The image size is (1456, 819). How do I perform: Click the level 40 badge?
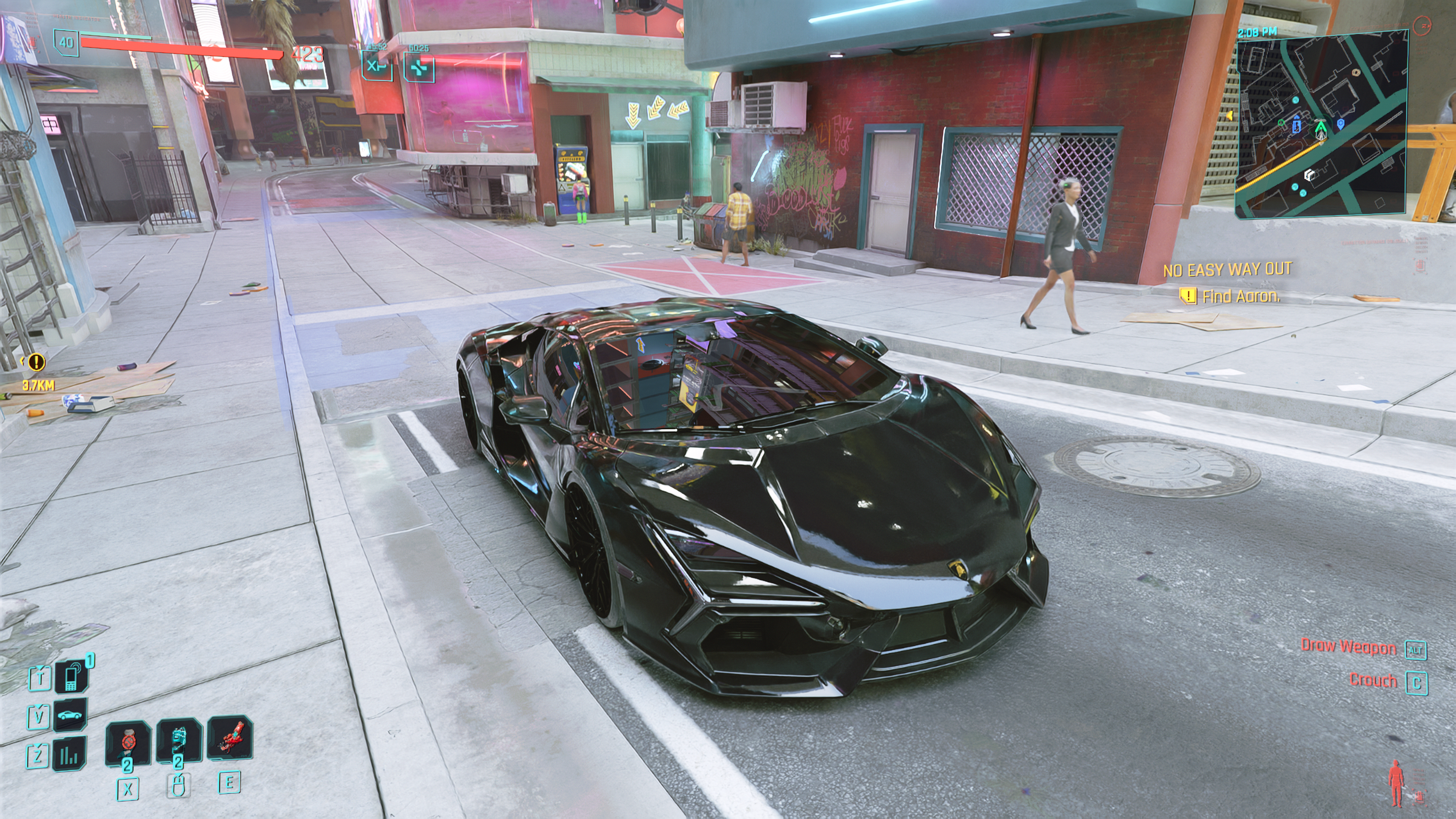point(66,42)
